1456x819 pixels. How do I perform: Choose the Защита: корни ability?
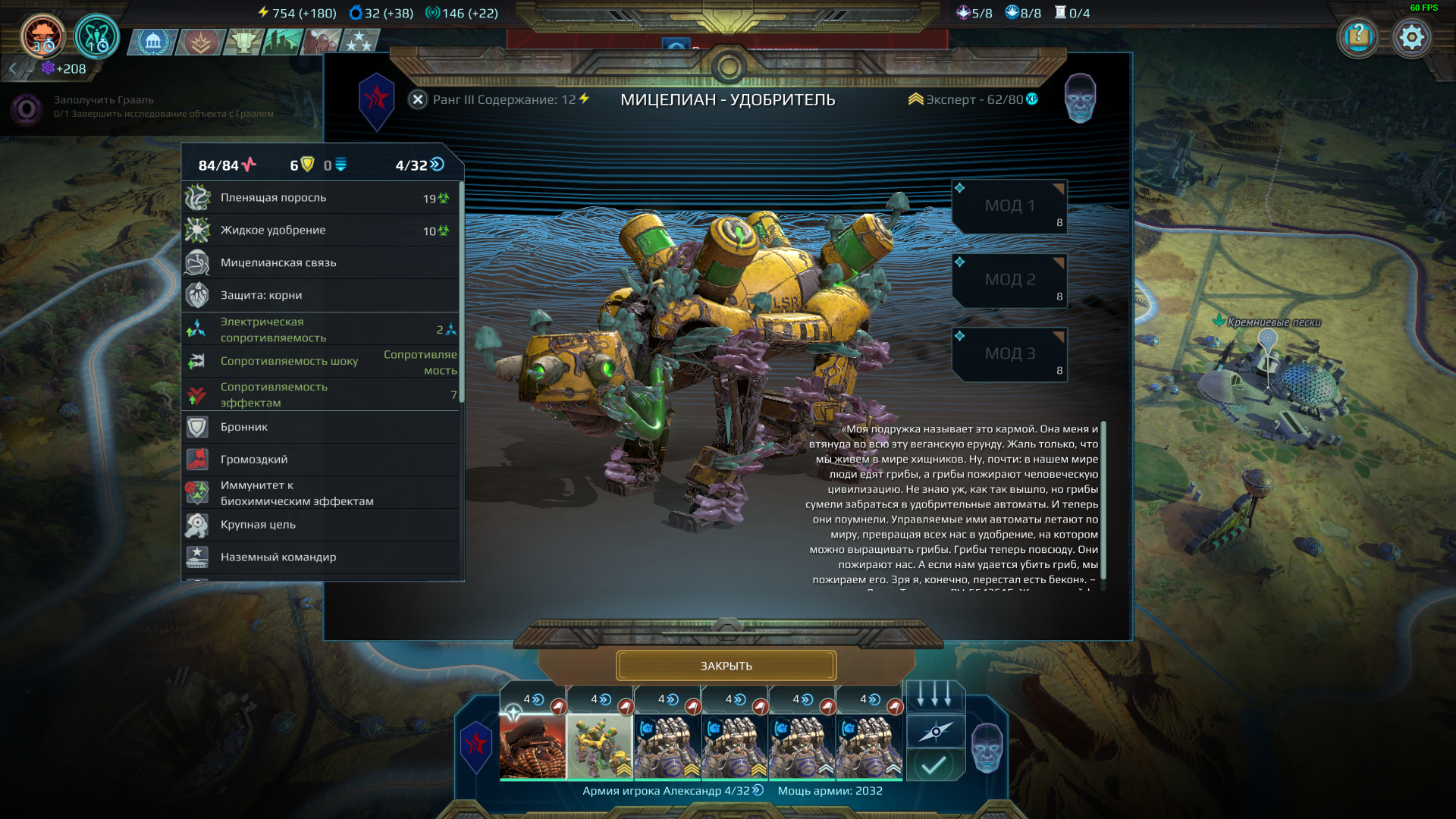pyautogui.click(x=321, y=296)
